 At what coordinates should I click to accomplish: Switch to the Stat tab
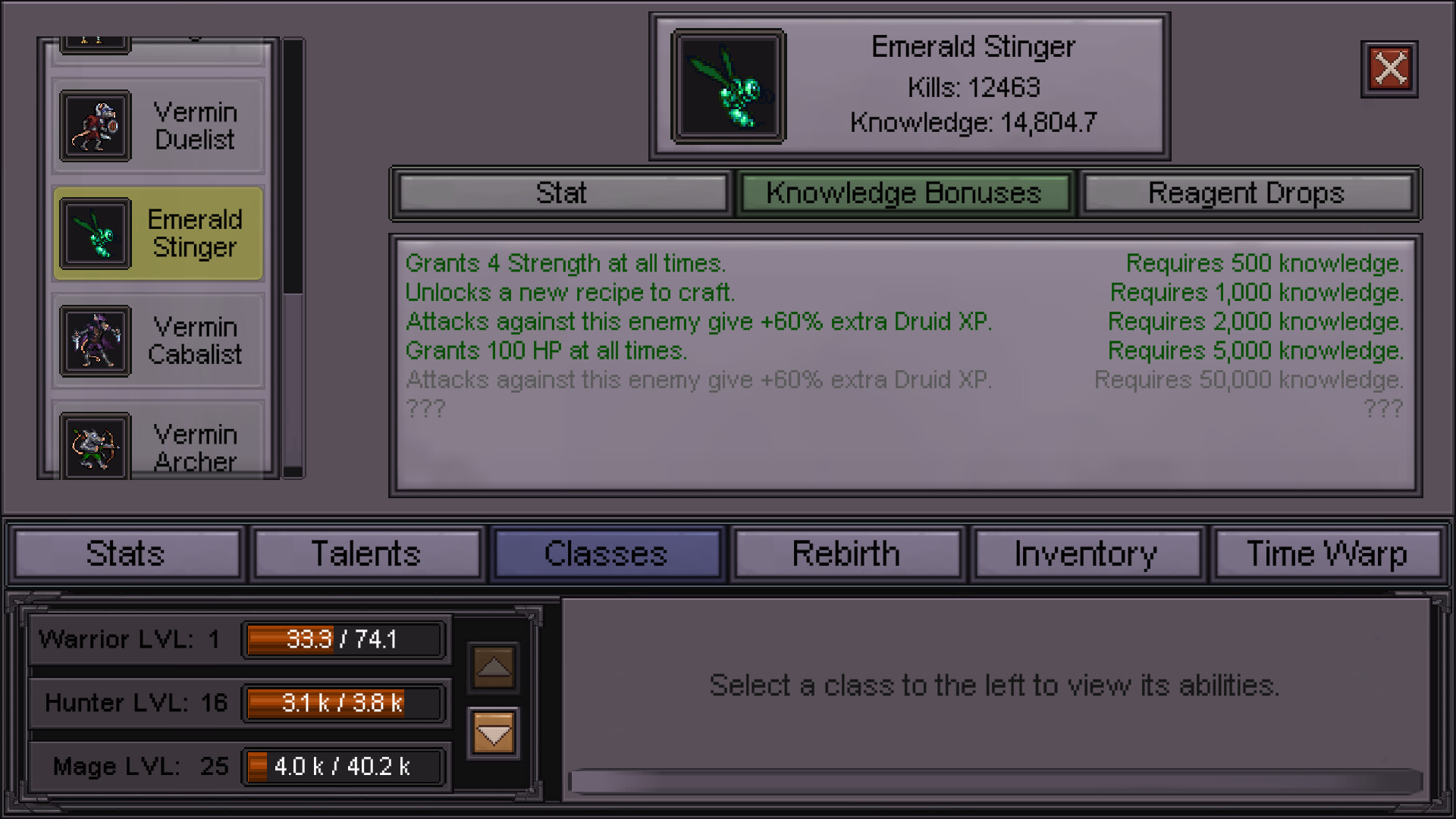click(x=561, y=193)
